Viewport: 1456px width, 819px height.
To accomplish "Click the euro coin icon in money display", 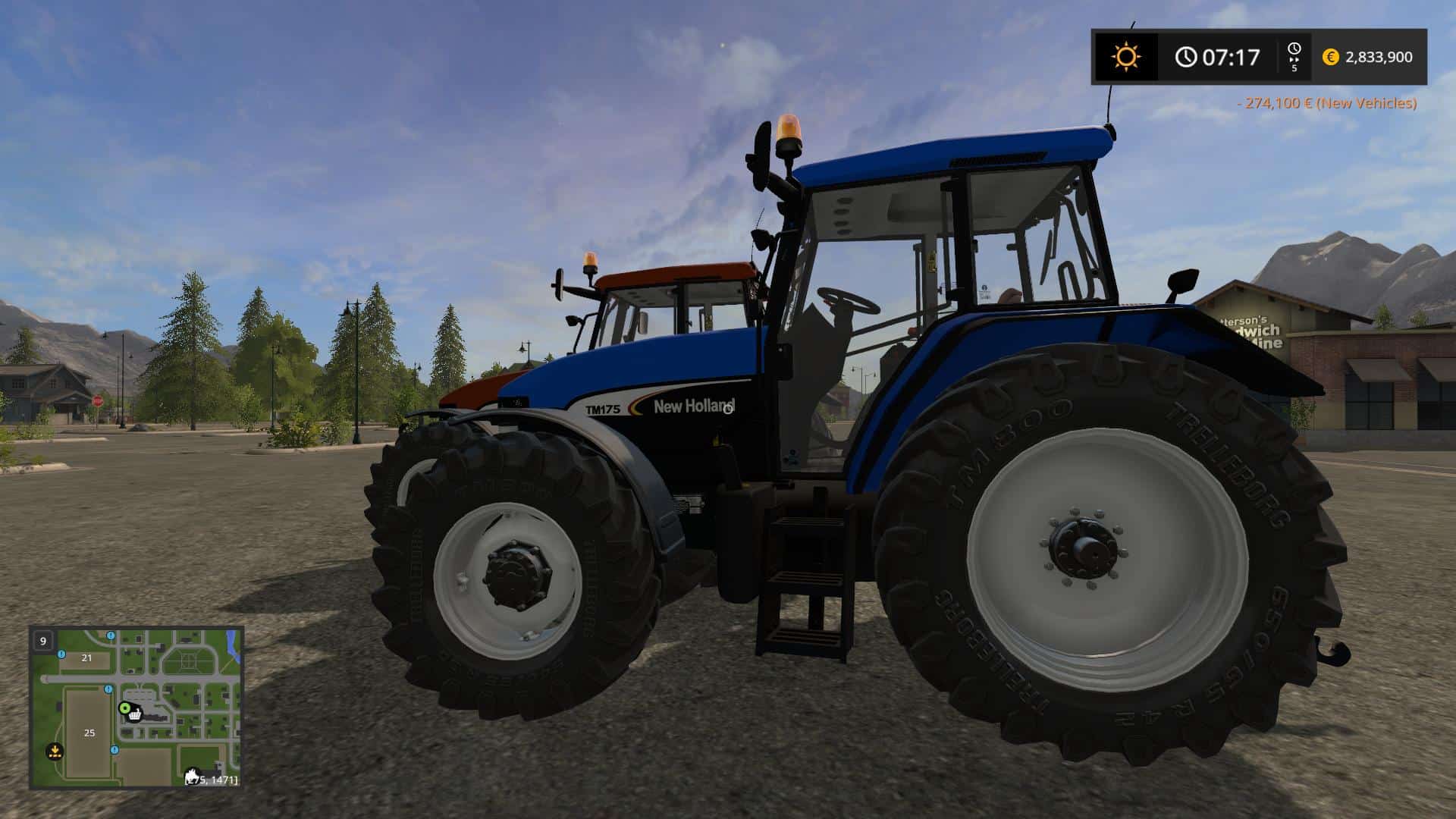I will coord(1330,56).
